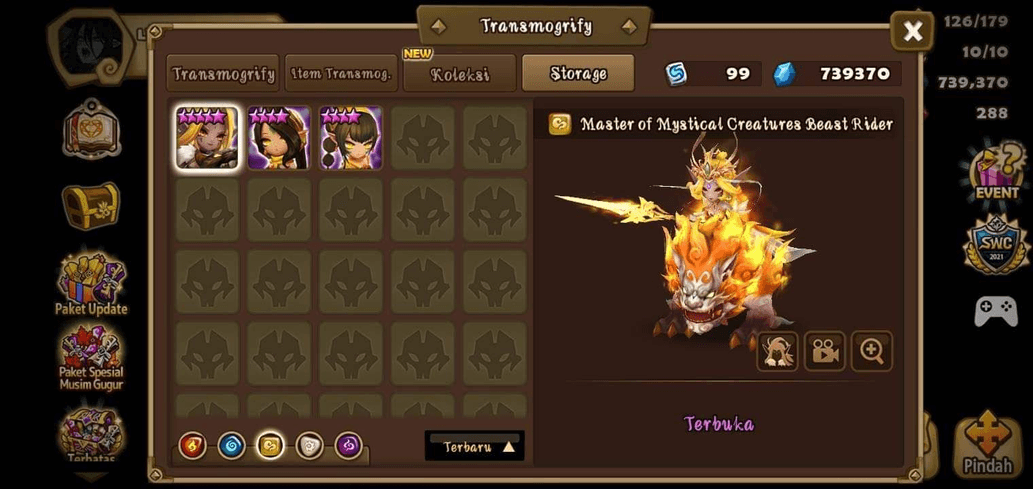The image size is (1033, 489).
Task: Filter by the blue water element
Action: point(231,446)
